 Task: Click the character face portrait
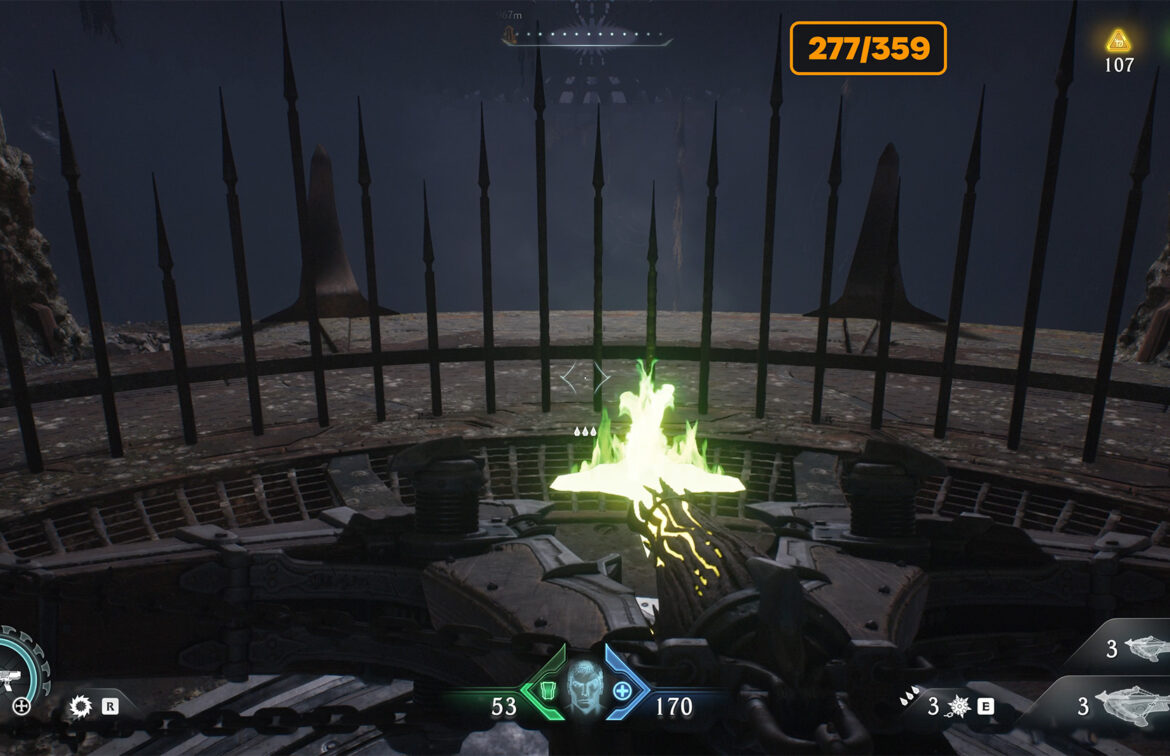584,689
